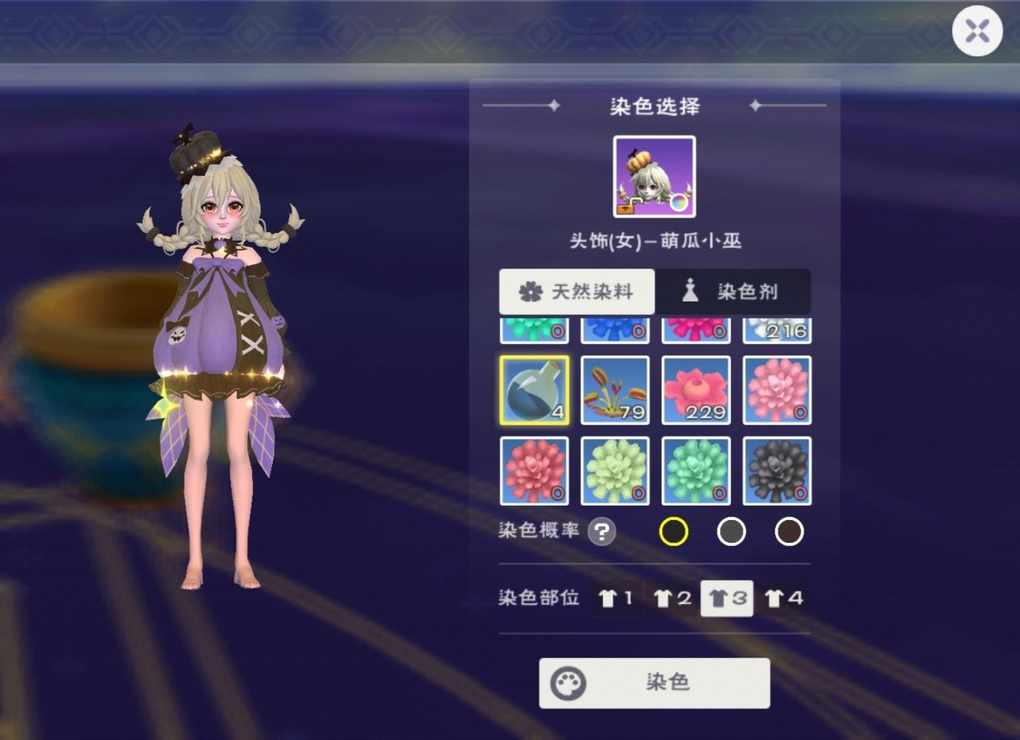Open the 染色概率 question mark help
Image resolution: width=1020 pixels, height=740 pixels.
pyautogui.click(x=601, y=531)
